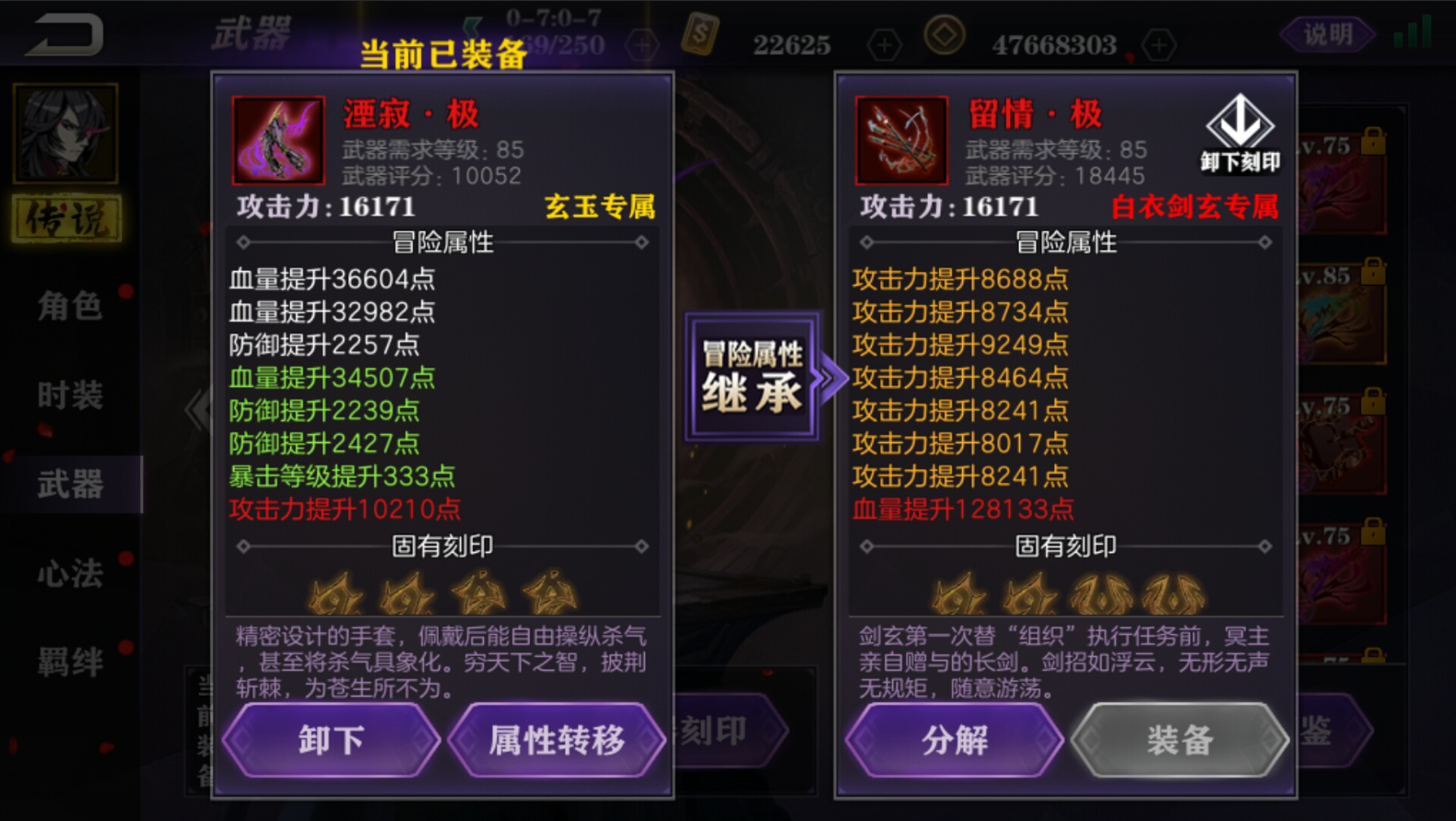This screenshot has width=1456, height=821.
Task: Select the 留情·极 weapon icon
Action: [901, 140]
